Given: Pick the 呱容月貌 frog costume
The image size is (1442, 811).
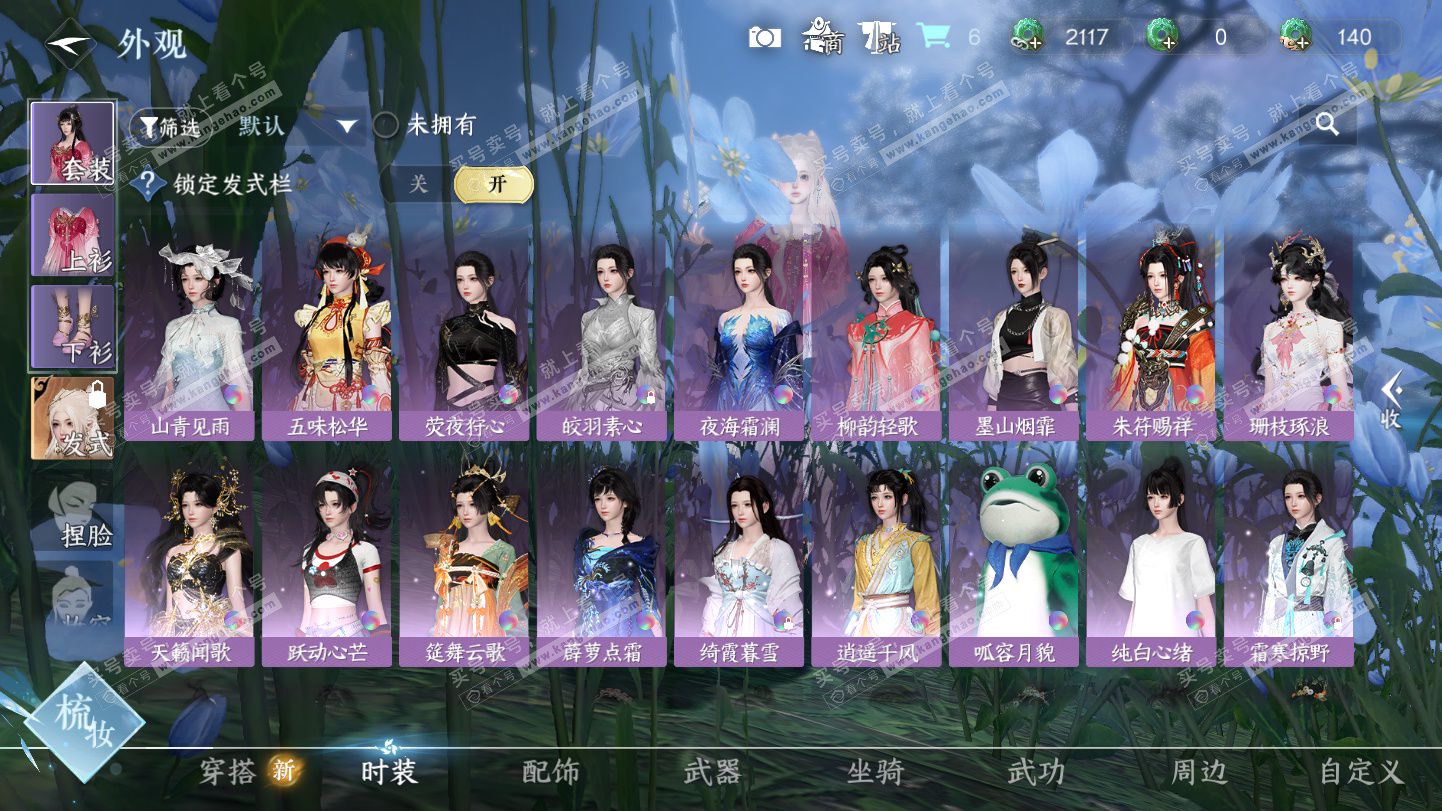Looking at the screenshot, I should [x=1012, y=560].
